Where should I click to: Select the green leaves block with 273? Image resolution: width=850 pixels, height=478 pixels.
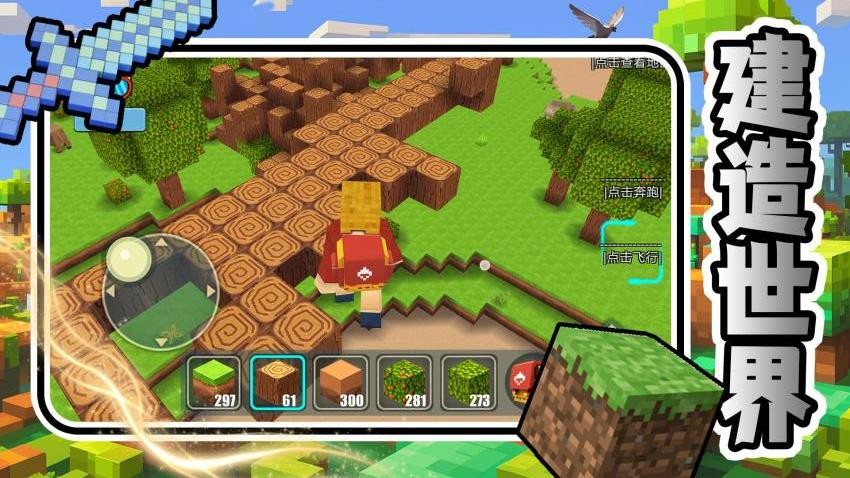[x=466, y=383]
